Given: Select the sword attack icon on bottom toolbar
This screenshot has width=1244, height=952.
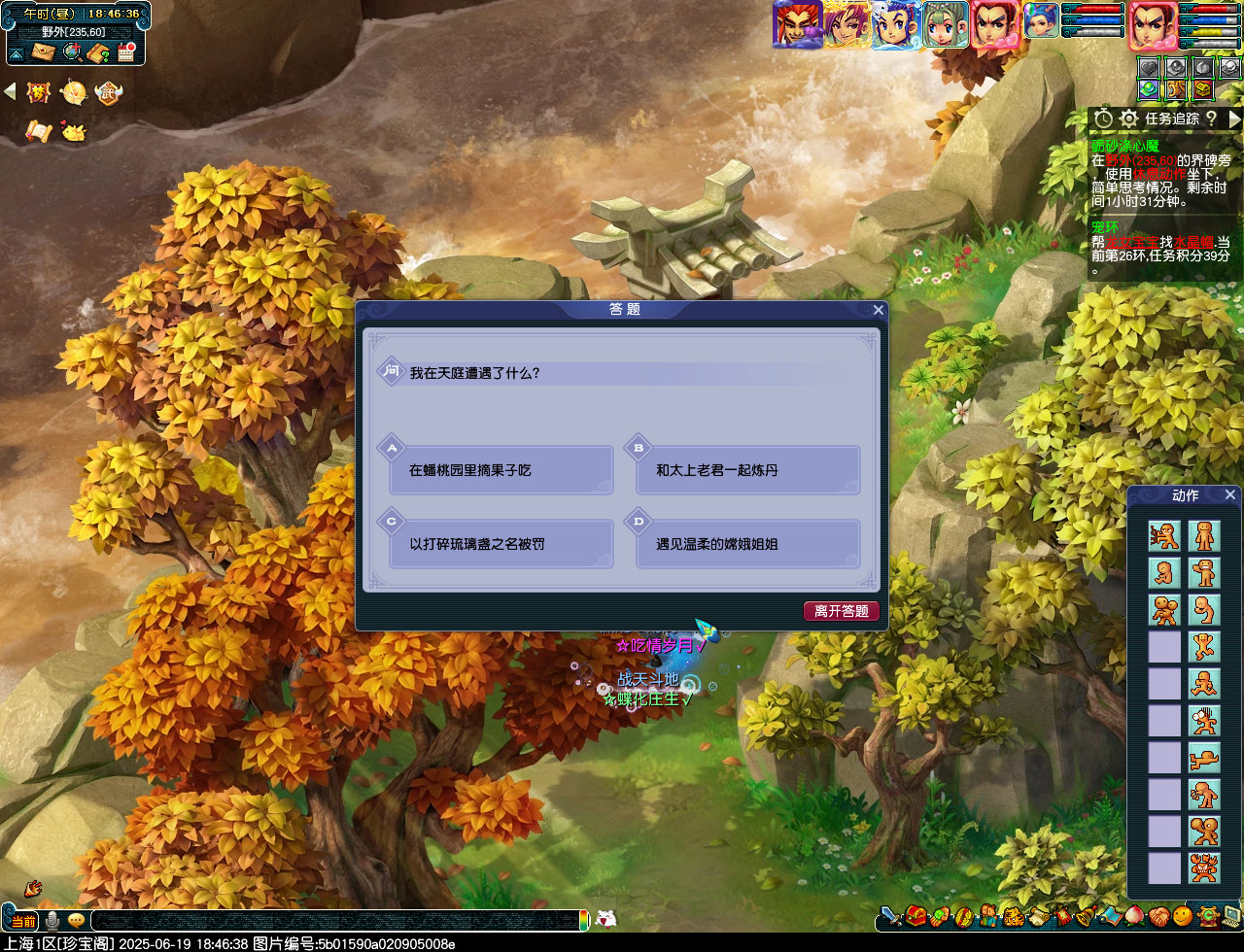Looking at the screenshot, I should [890, 918].
